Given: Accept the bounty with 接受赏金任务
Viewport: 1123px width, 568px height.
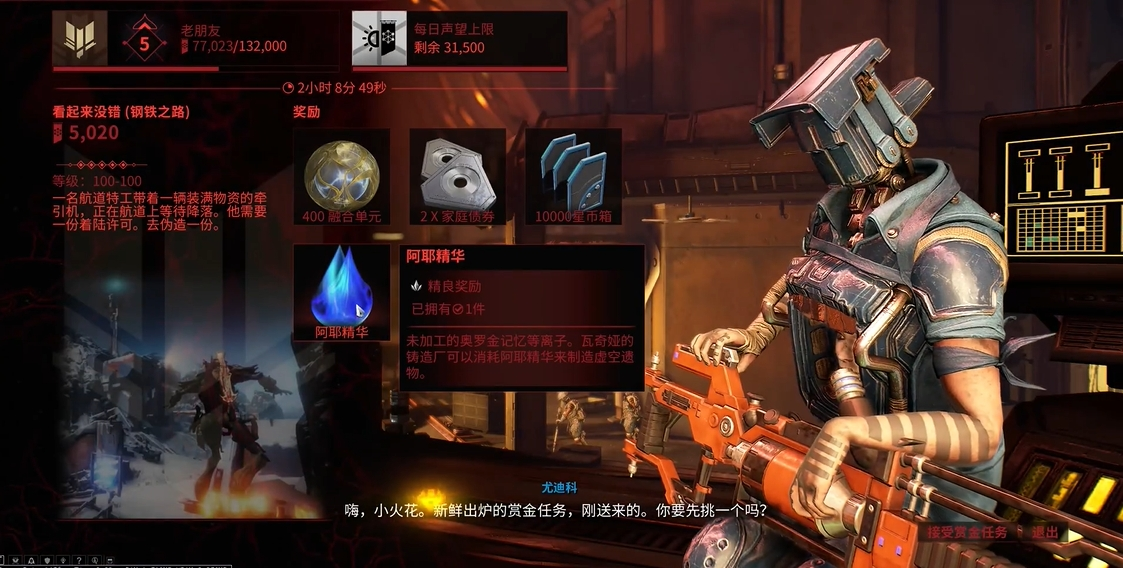Looking at the screenshot, I should 964,532.
